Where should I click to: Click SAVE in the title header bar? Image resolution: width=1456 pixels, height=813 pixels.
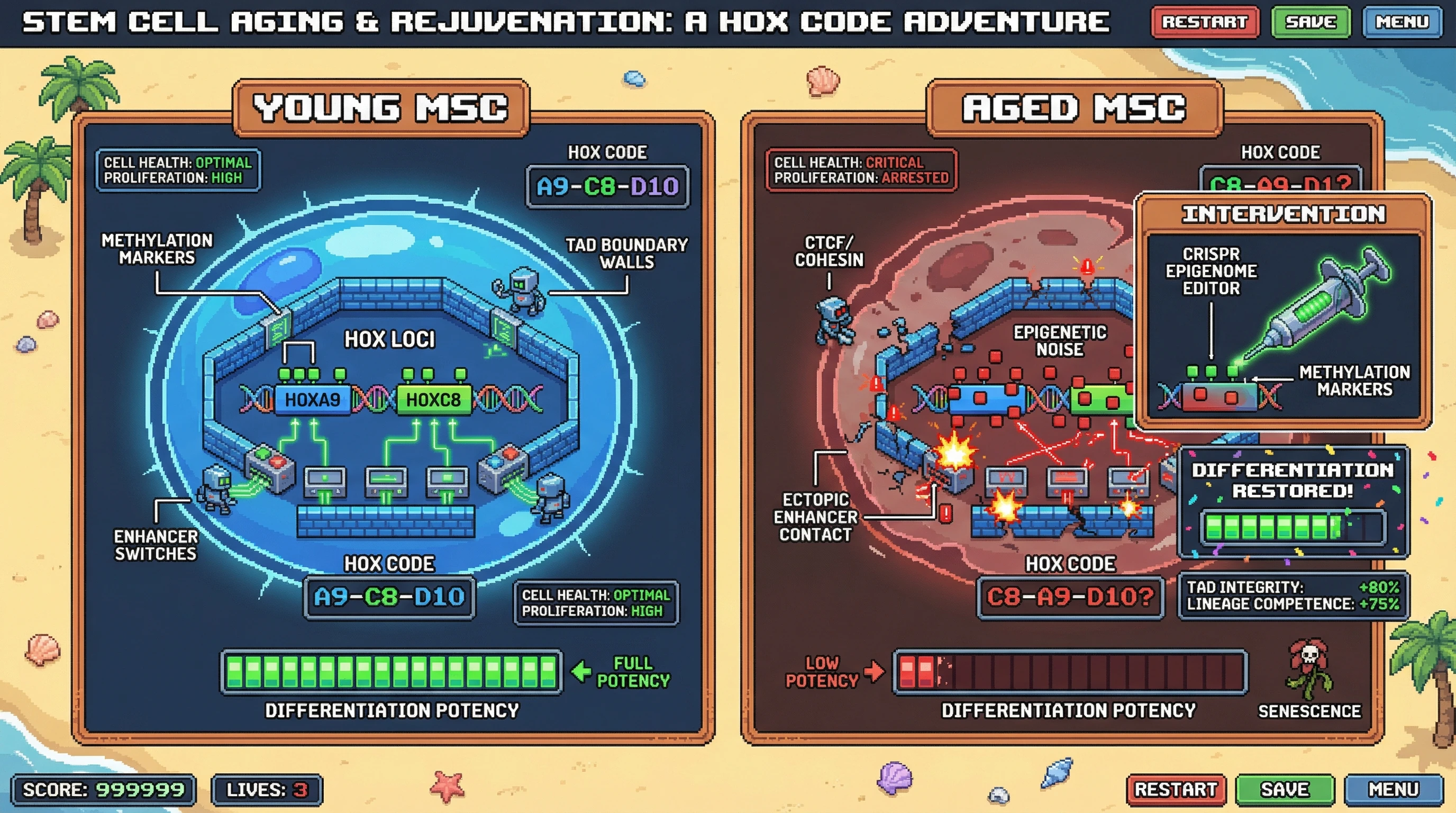(x=1311, y=22)
